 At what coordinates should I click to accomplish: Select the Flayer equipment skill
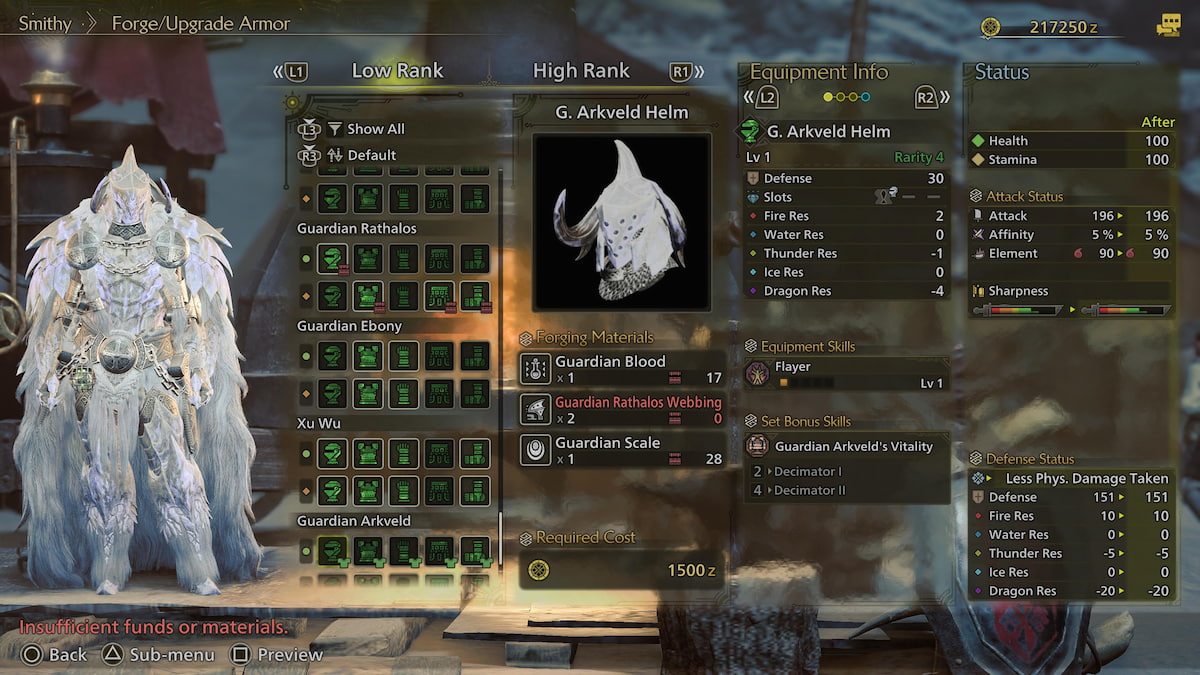point(846,374)
